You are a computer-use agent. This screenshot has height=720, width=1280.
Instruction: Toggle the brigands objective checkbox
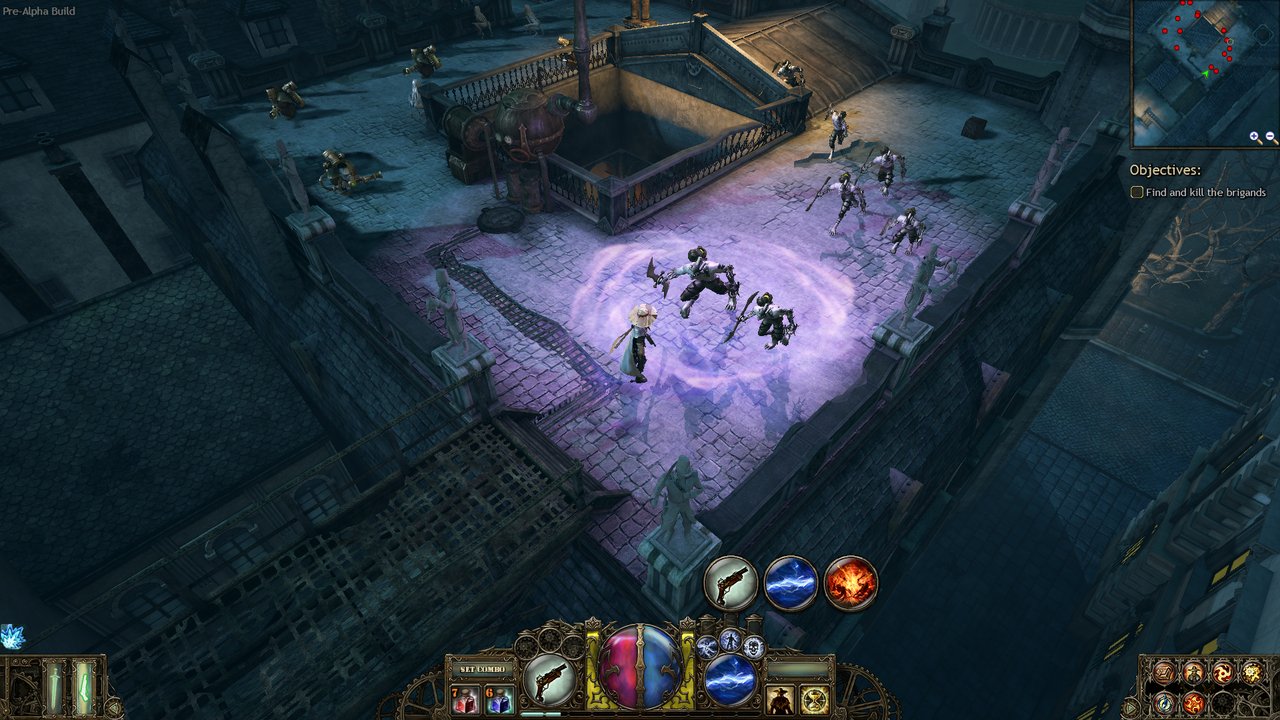pyautogui.click(x=1137, y=192)
